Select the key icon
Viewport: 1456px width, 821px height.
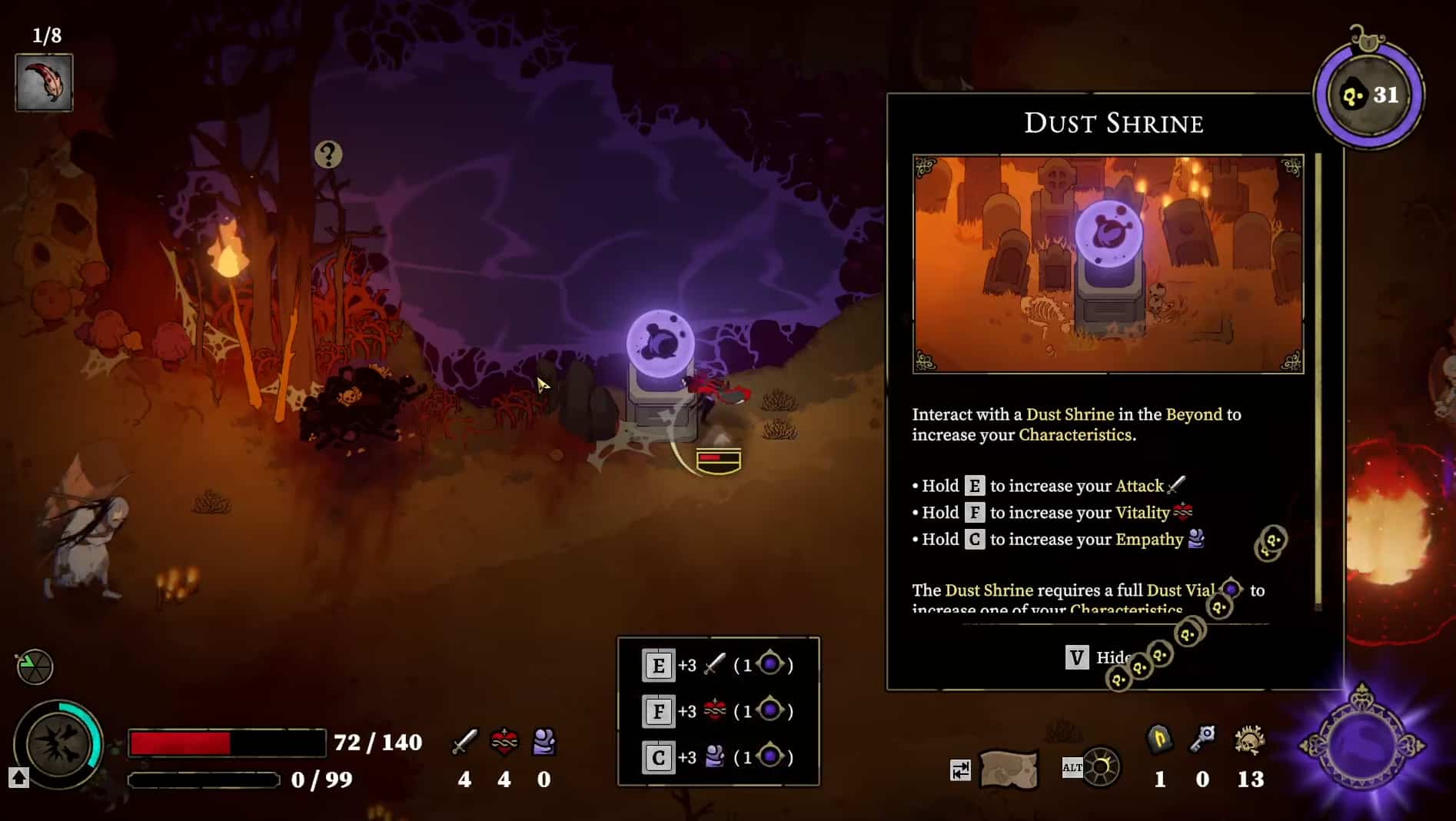[x=1202, y=740]
